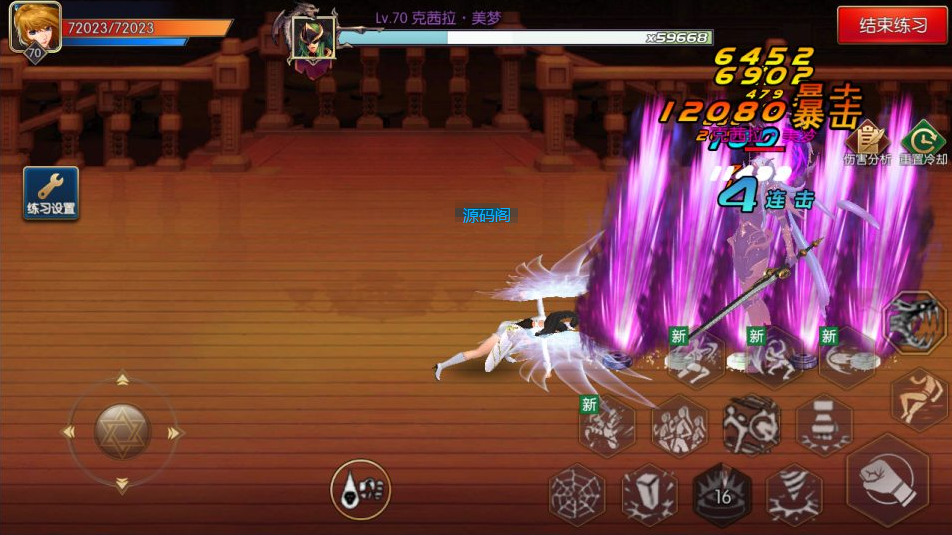This screenshot has height=535, width=952.
Task: Use the tornado drill skill
Action: (x=795, y=495)
